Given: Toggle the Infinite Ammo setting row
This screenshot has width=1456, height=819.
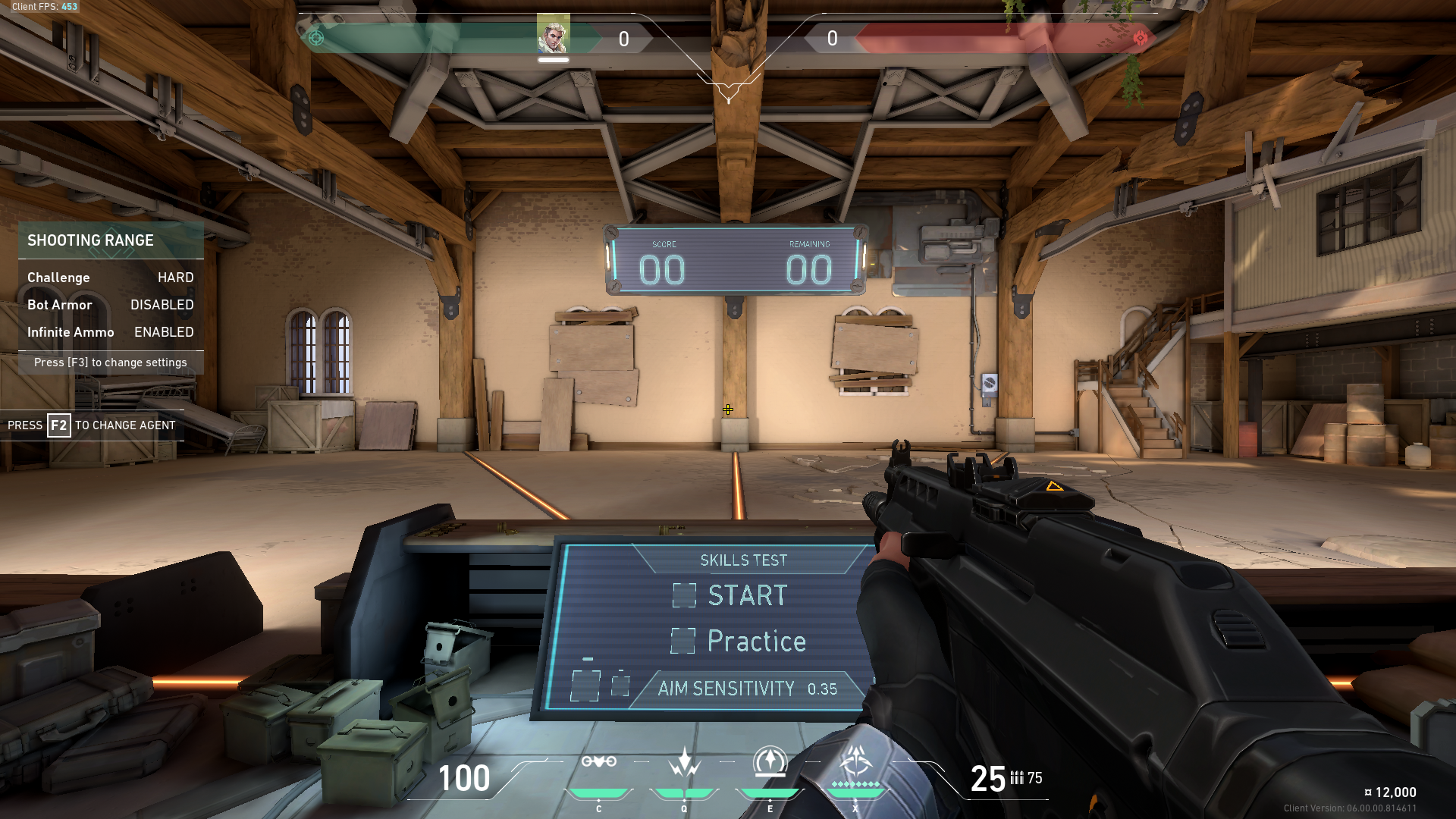Looking at the screenshot, I should pyautogui.click(x=111, y=332).
